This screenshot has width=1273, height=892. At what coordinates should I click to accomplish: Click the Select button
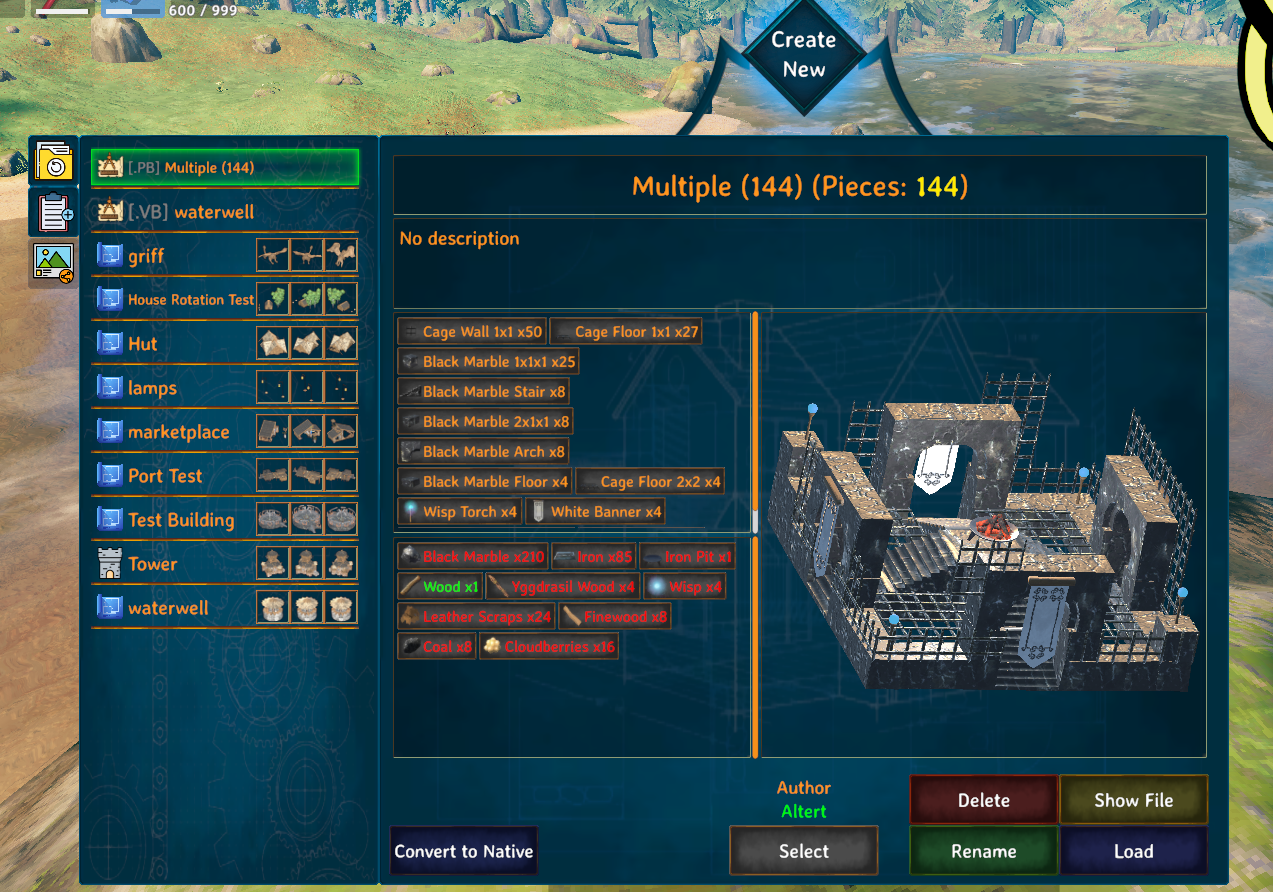(x=803, y=851)
